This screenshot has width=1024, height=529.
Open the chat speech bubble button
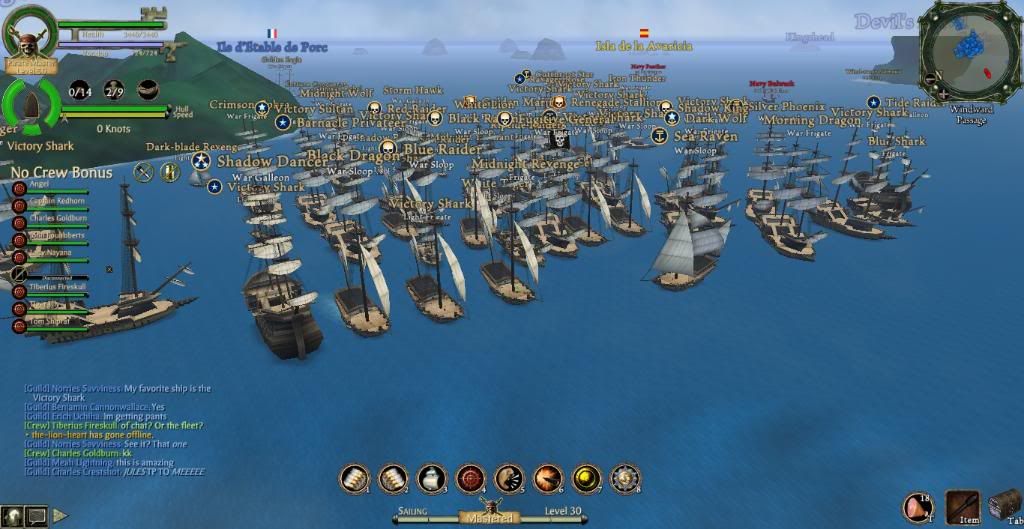tap(37, 516)
